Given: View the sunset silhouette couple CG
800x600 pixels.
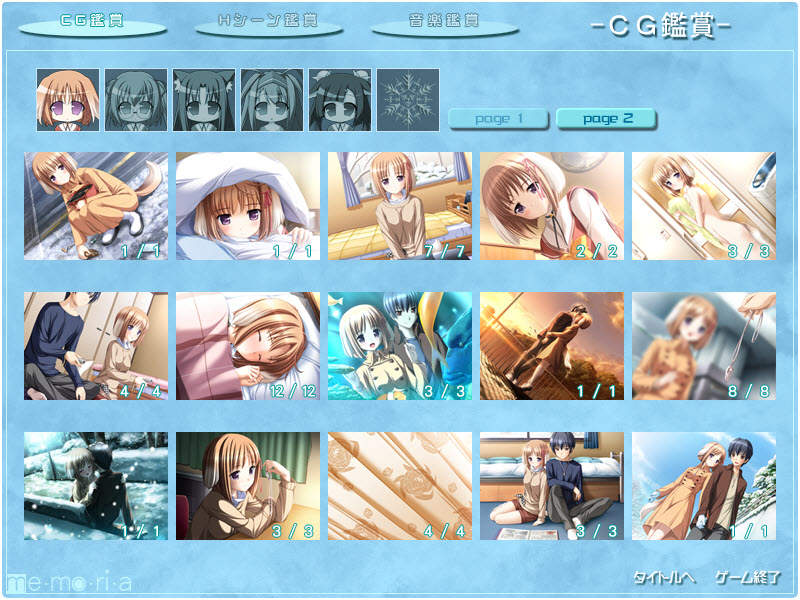Looking at the screenshot, I should (552, 346).
